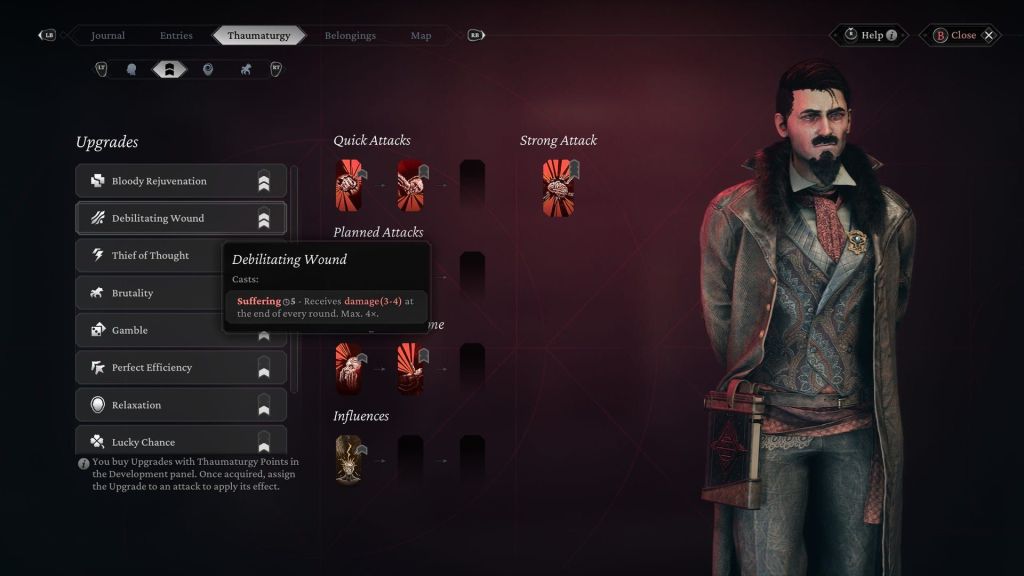The height and width of the screenshot is (576, 1024).
Task: Select the Thaumaturgy tab
Action: (258, 35)
